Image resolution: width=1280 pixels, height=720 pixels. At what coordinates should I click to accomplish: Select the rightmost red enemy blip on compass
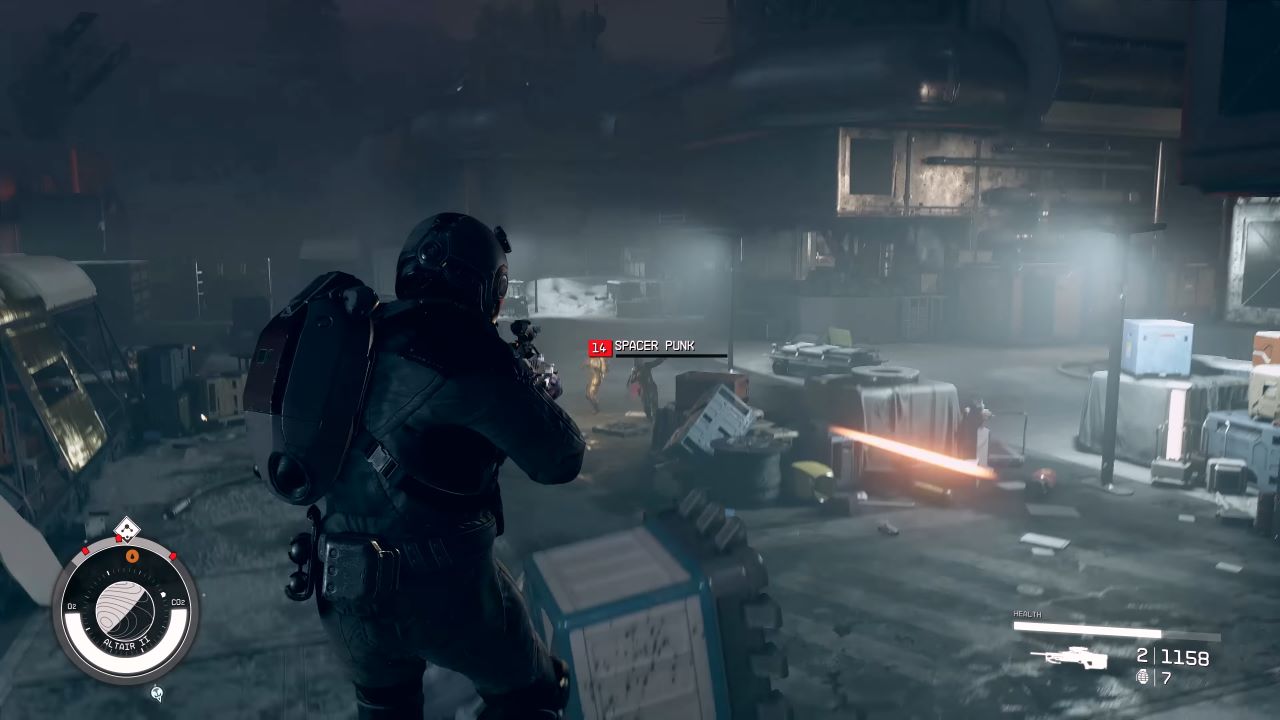171,556
